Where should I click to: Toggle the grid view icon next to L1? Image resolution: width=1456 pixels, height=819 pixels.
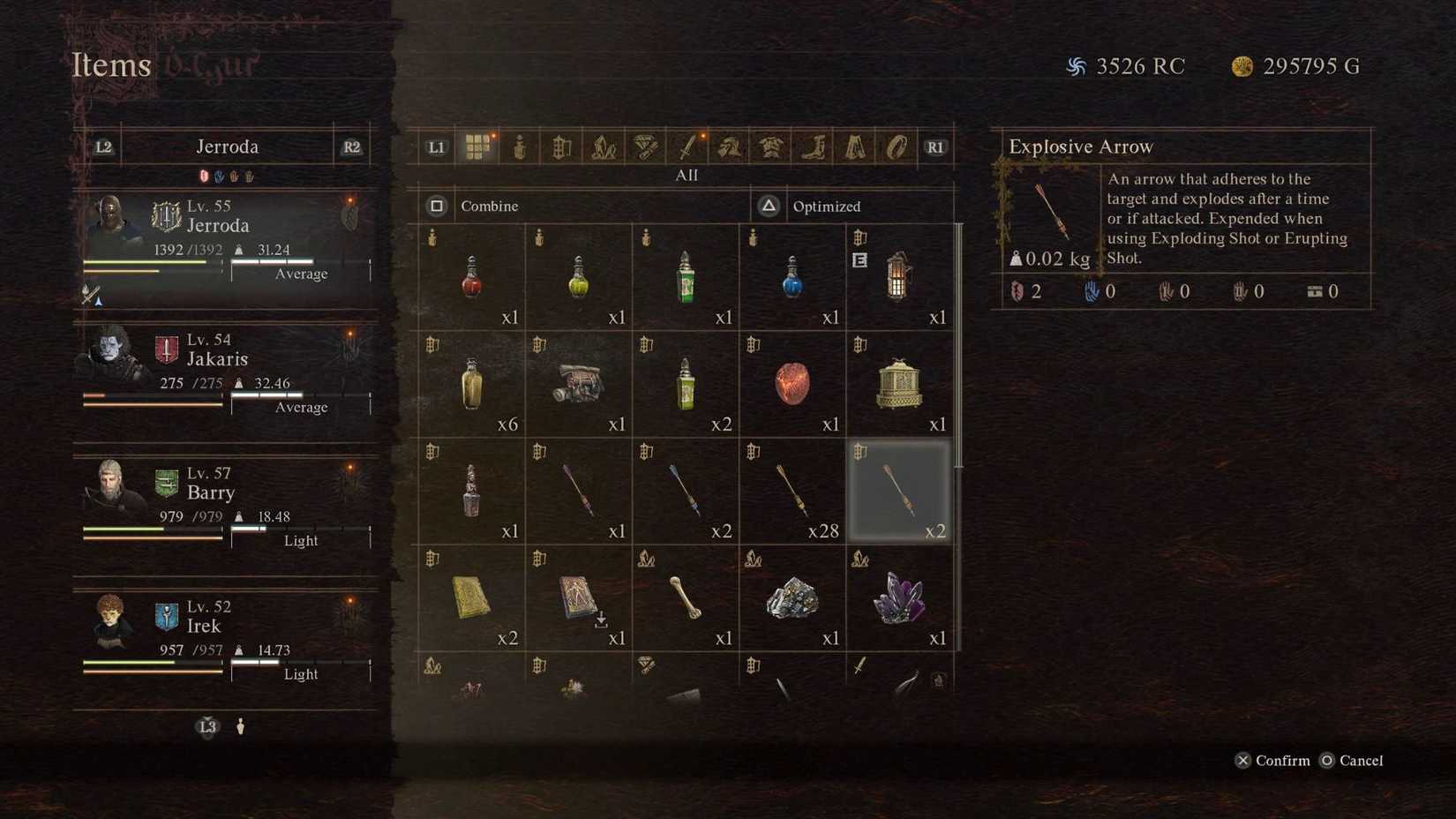[x=478, y=147]
